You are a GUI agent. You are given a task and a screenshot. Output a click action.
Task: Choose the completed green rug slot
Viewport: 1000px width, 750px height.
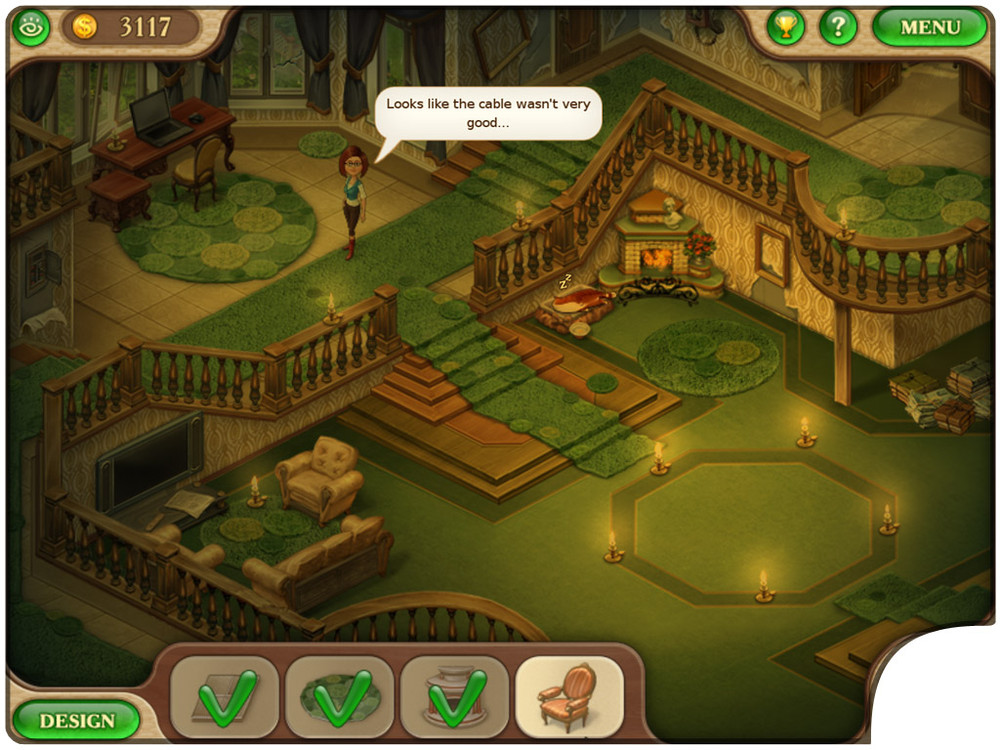[339, 696]
